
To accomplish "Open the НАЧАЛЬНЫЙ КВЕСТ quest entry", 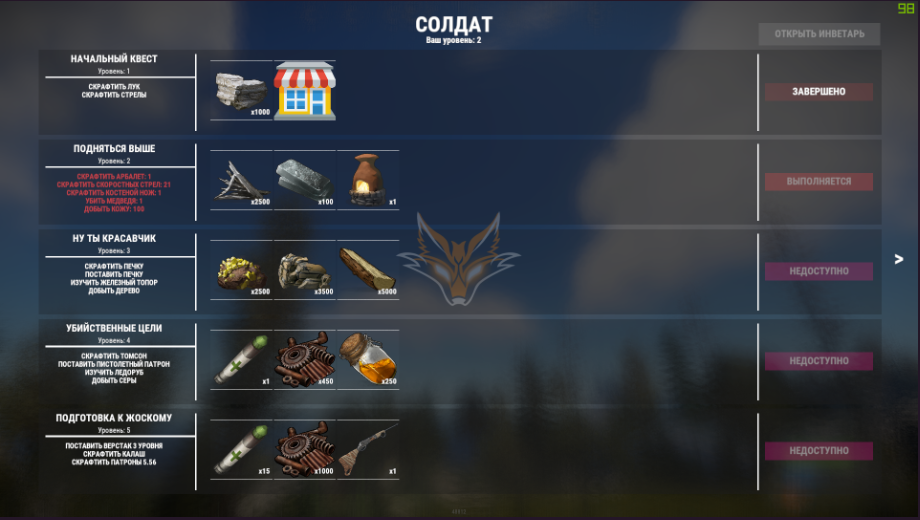I will (x=114, y=59).
